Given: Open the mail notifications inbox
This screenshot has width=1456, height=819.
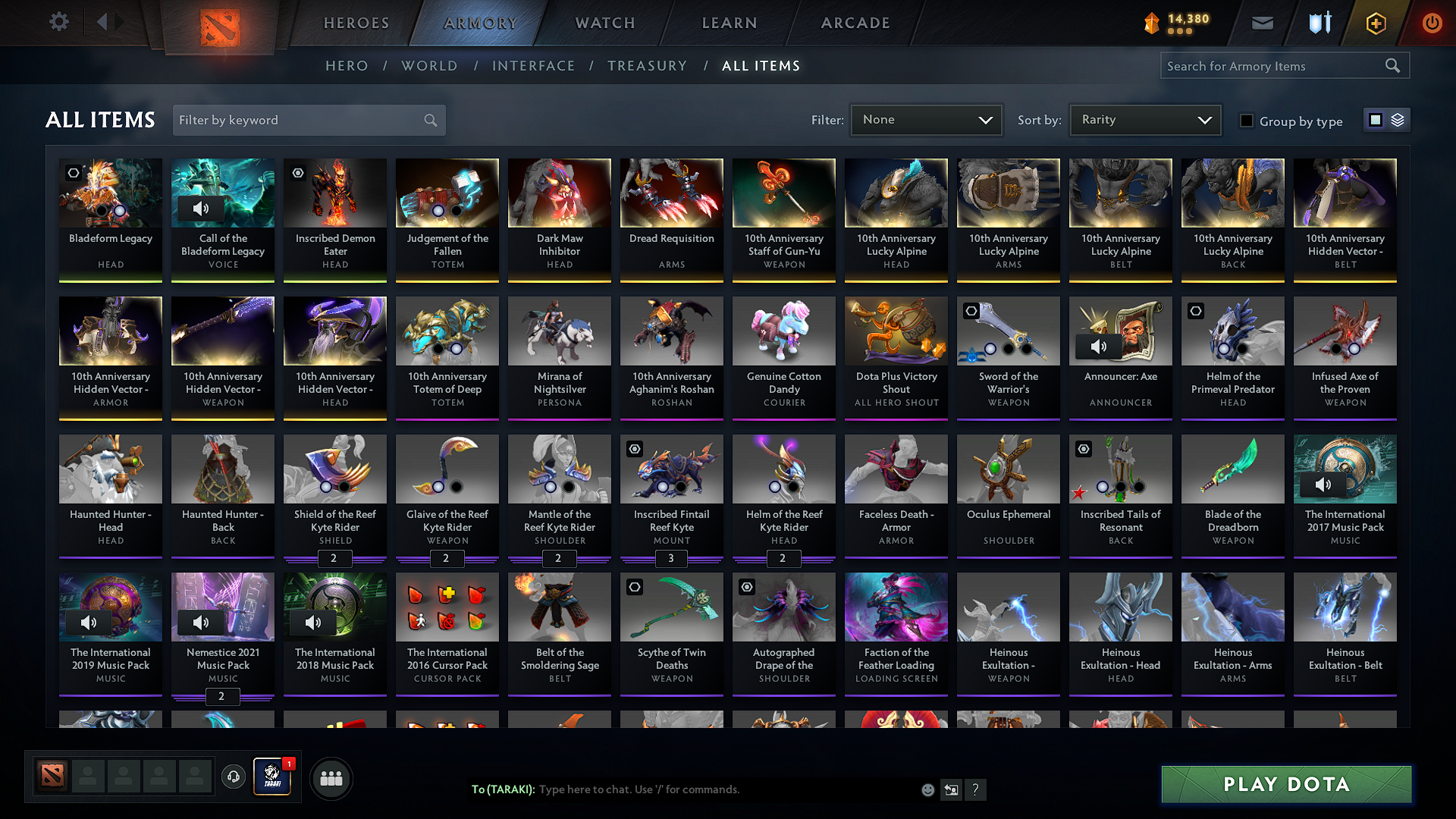Looking at the screenshot, I should pyautogui.click(x=1262, y=23).
